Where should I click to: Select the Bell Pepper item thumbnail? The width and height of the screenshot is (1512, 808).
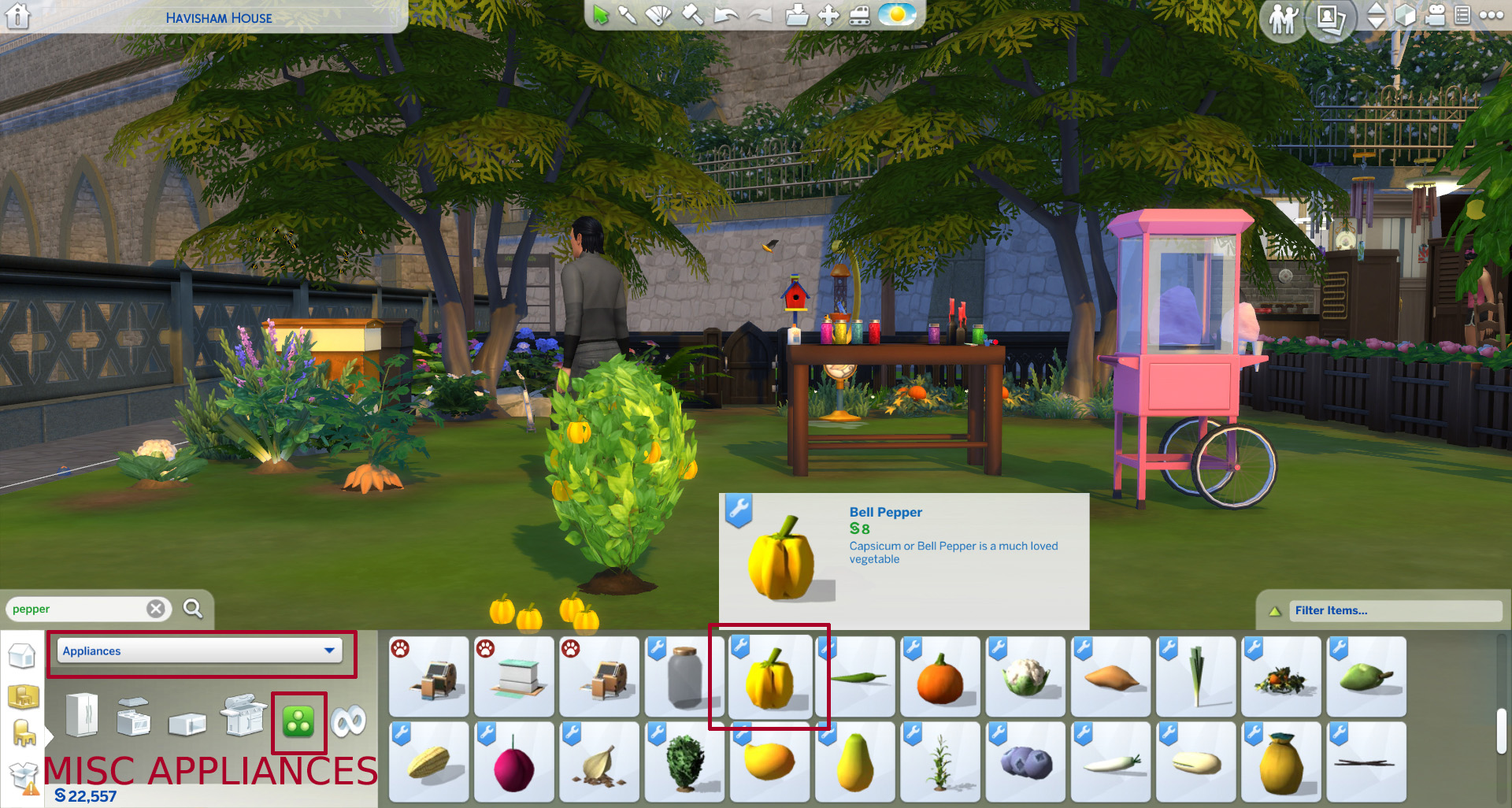[770, 677]
